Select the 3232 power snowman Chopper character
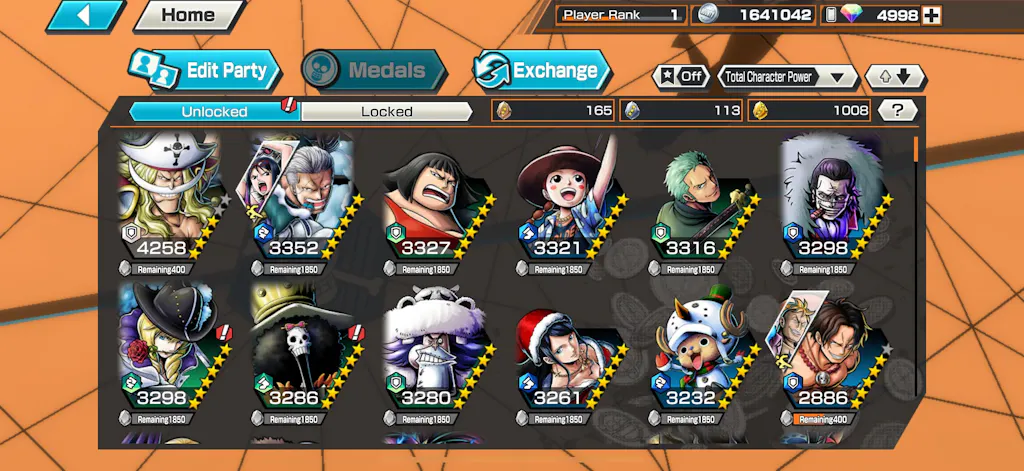 tap(695, 355)
